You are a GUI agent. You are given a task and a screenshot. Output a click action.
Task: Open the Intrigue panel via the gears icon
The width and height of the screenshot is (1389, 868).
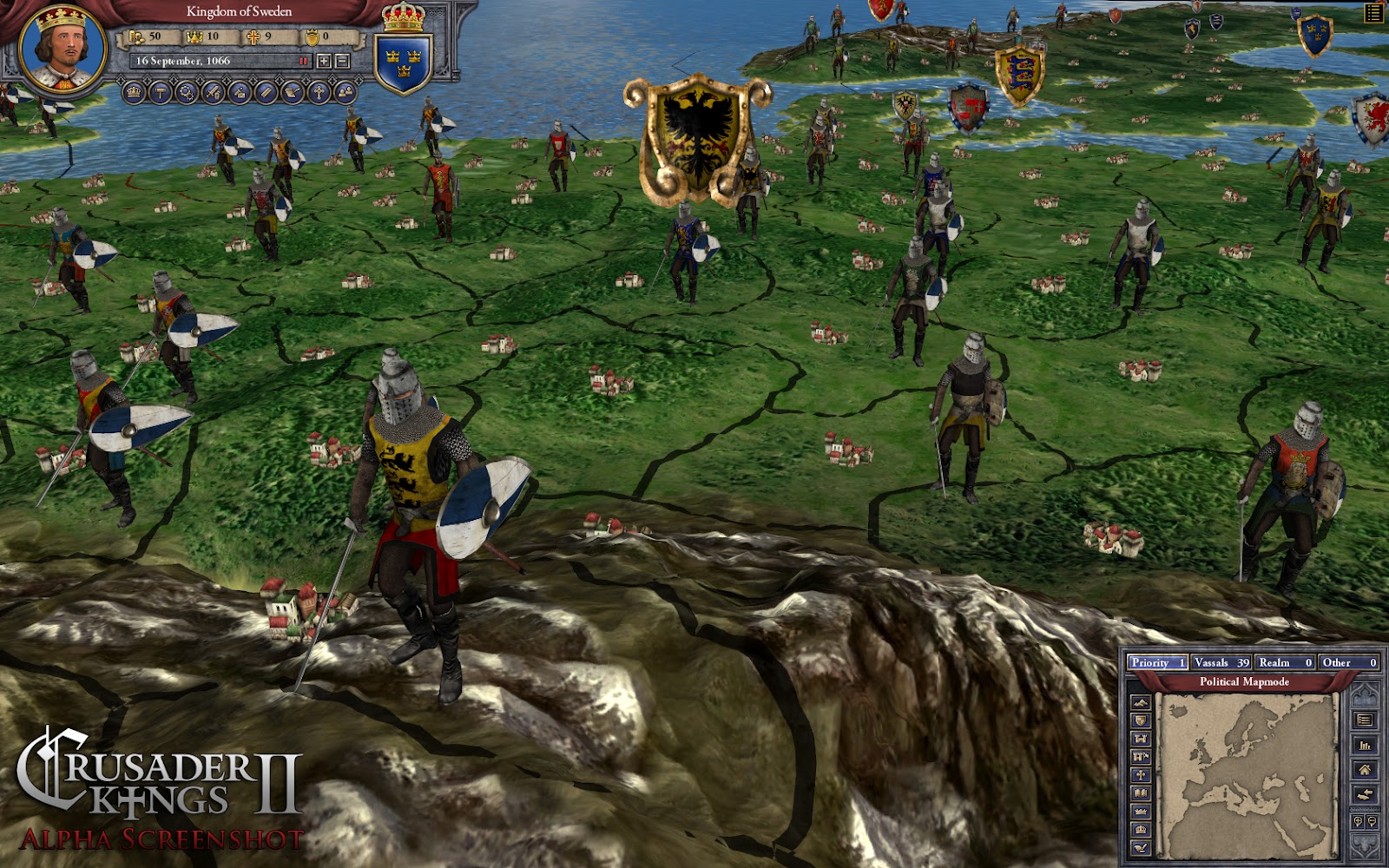click(x=185, y=92)
